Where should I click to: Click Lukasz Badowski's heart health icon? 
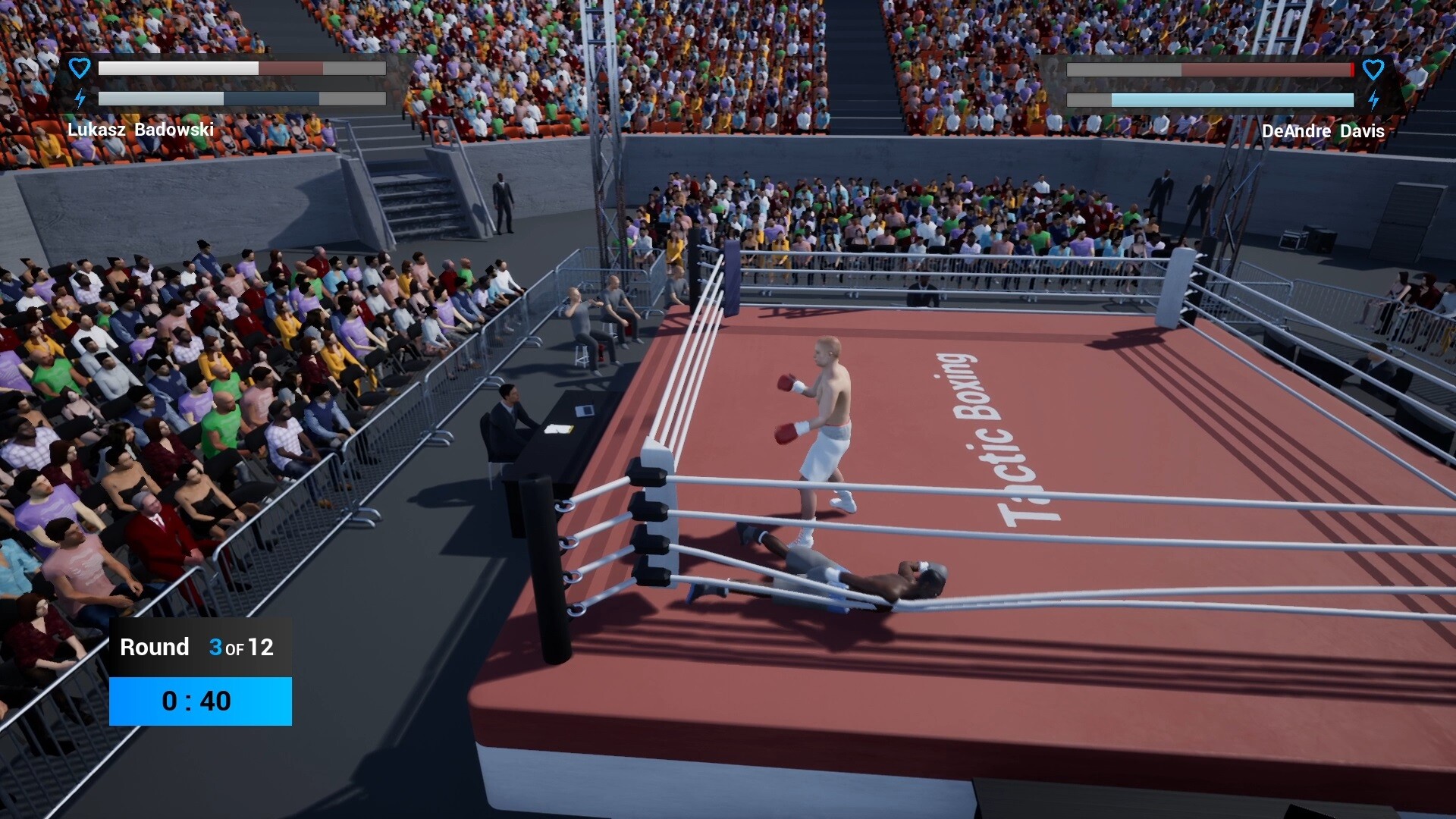click(x=78, y=68)
